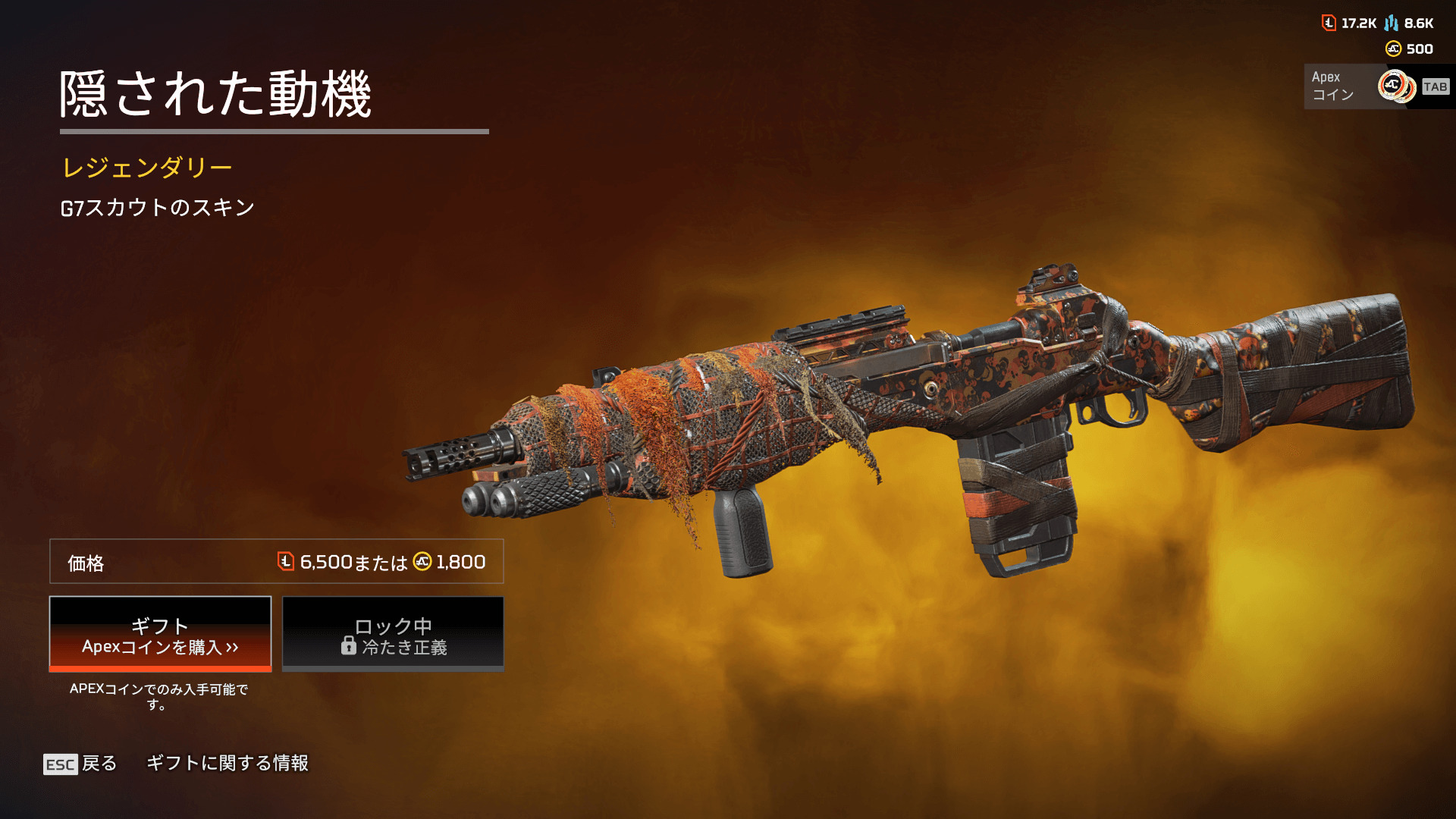Open ギフトに関する情報 gift info
This screenshot has width=1456, height=819.
[x=227, y=763]
